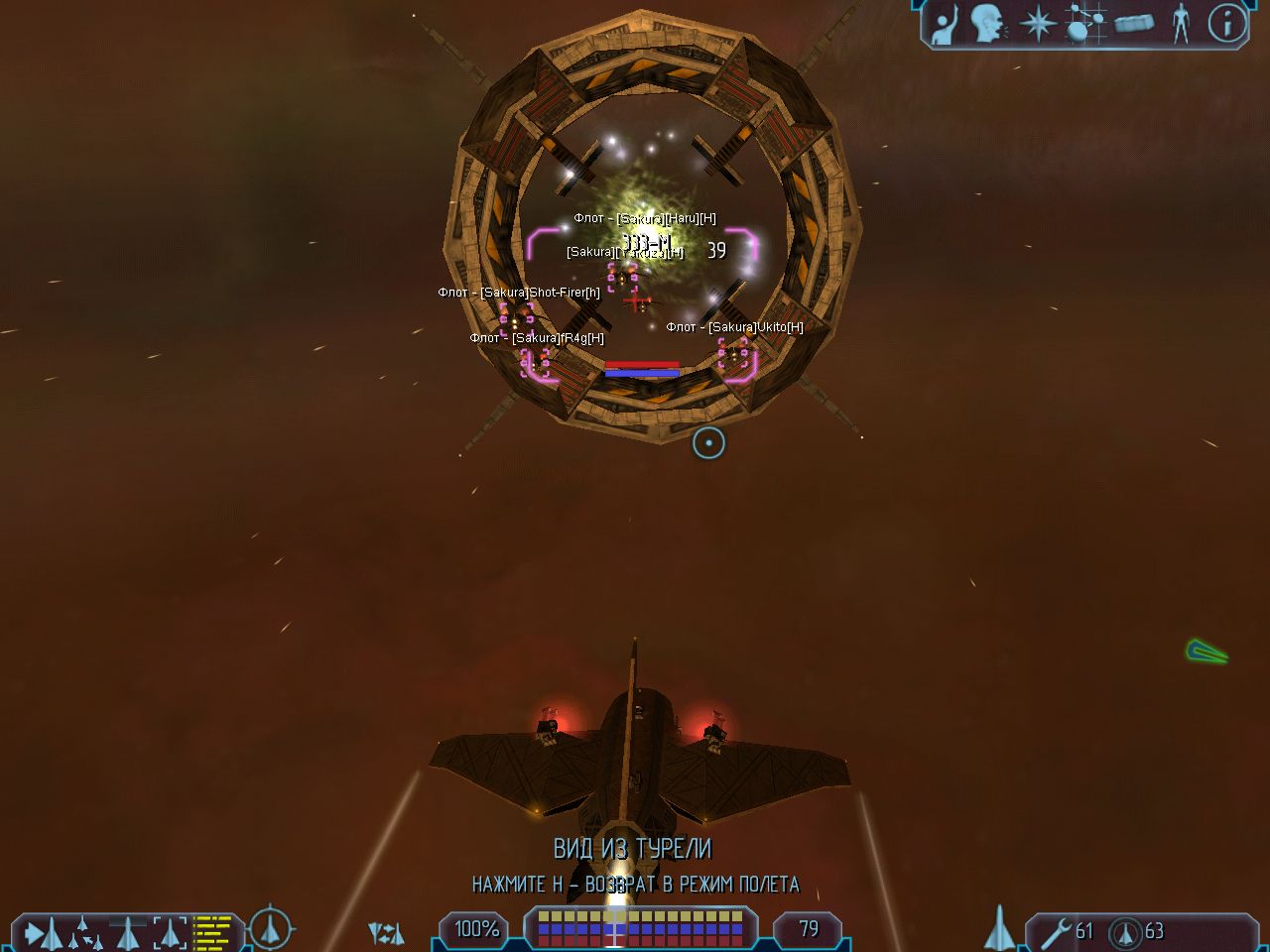The image size is (1270, 952).
Task: Toggle the yellow lines list panel
Action: 211,932
